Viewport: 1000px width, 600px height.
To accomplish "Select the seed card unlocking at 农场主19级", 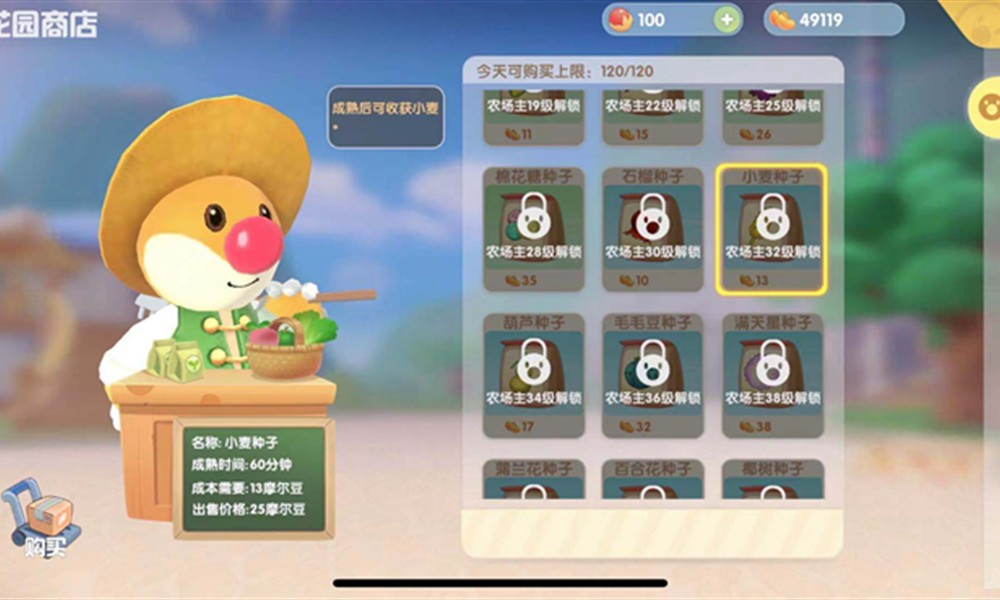I will (533, 117).
